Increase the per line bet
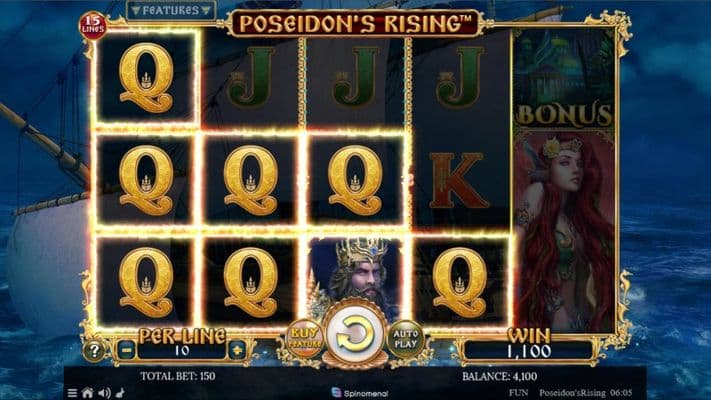The image size is (711, 400). click(236, 351)
